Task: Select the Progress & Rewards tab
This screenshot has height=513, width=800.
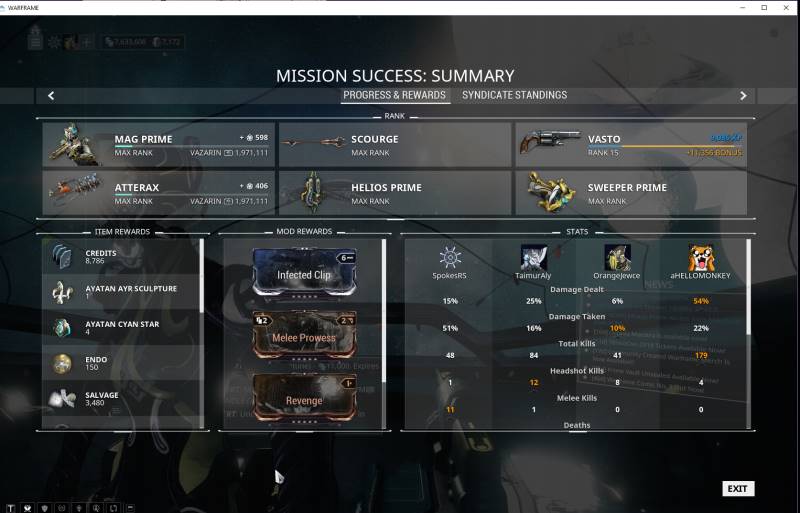Action: pyautogui.click(x=394, y=95)
